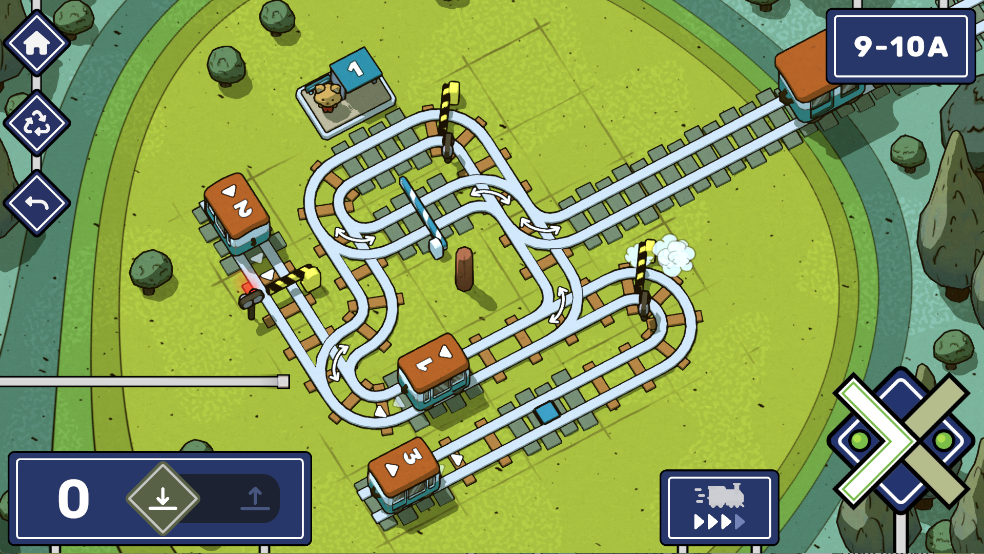This screenshot has height=554, width=984.
Task: Restart the level with the recycle arrows button
Action: point(37,123)
